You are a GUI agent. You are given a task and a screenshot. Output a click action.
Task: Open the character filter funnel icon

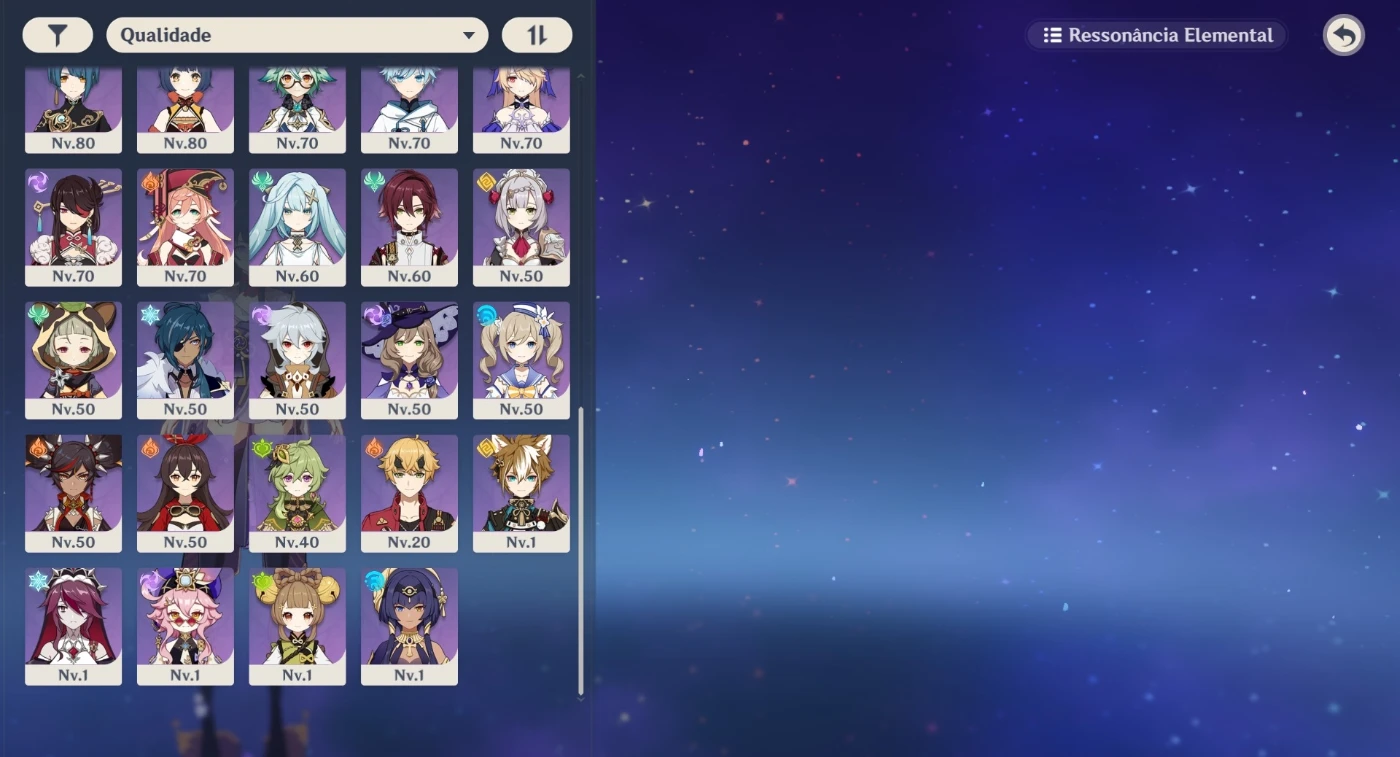[57, 34]
